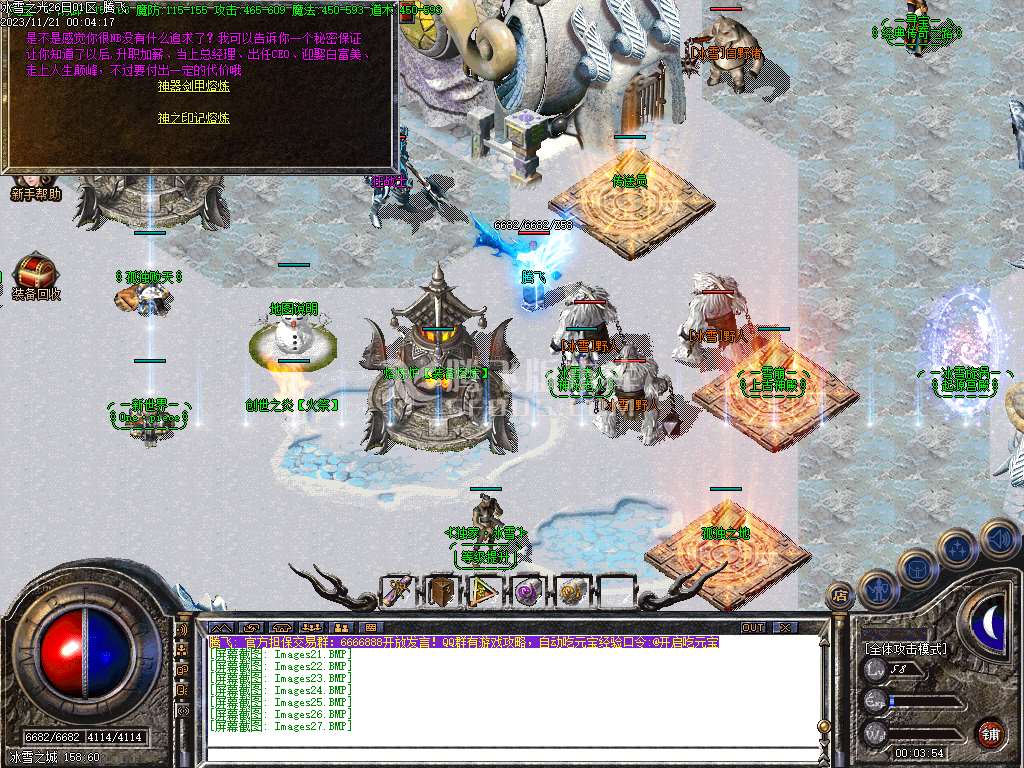This screenshot has height=768, width=1024.
Task: Switch the 全体攻击模式 attack mode label
Action: coord(905,649)
